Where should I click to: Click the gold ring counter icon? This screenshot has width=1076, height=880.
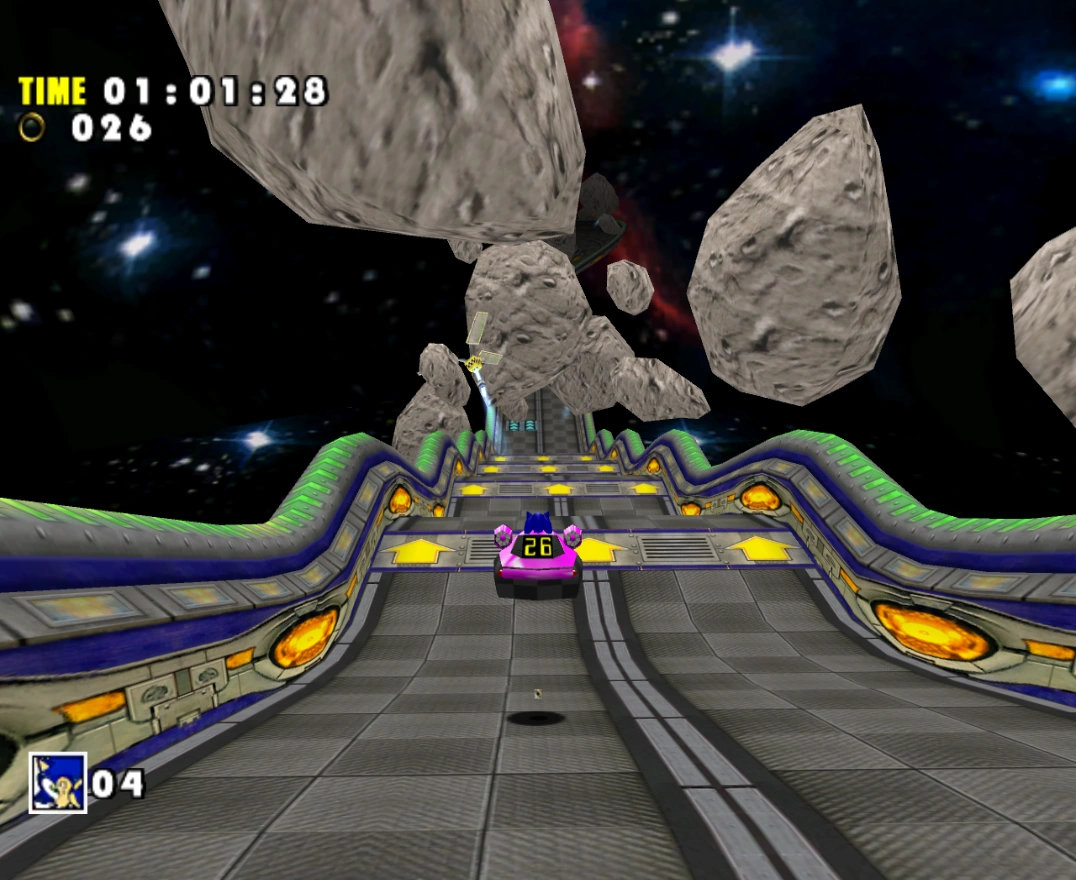33,127
